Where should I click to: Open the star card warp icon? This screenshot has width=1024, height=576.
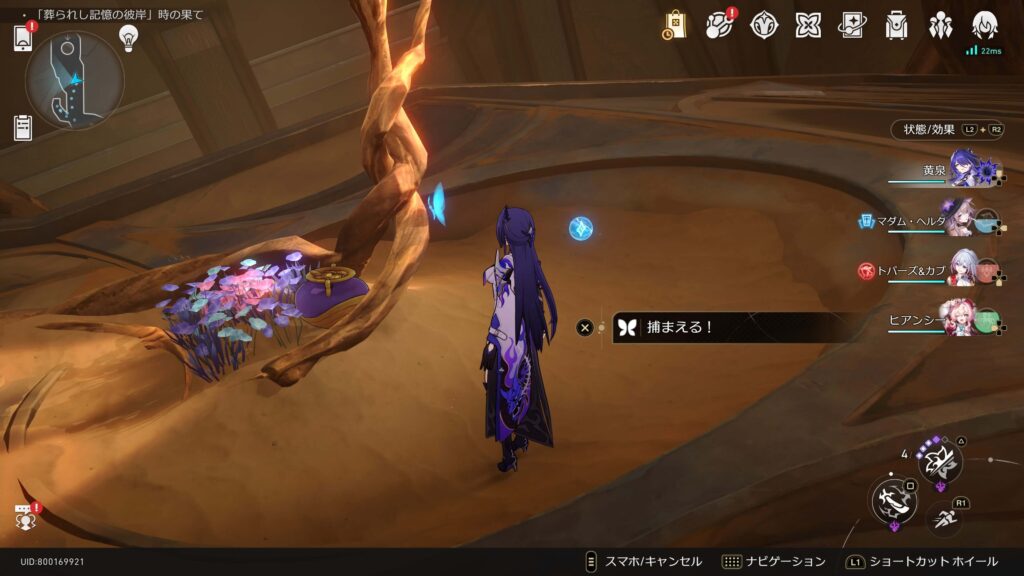click(852, 25)
